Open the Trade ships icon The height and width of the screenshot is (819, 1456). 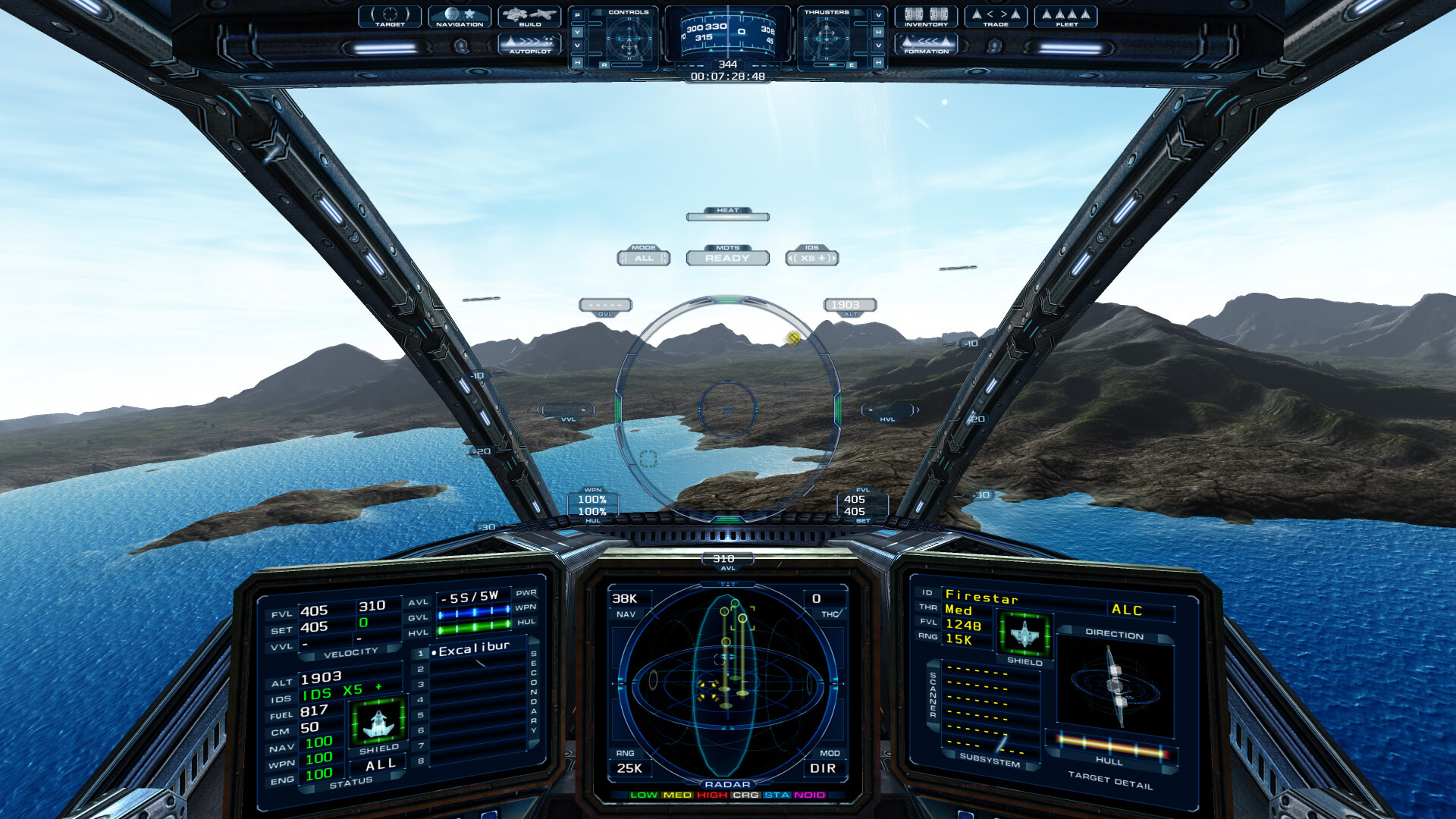point(995,15)
